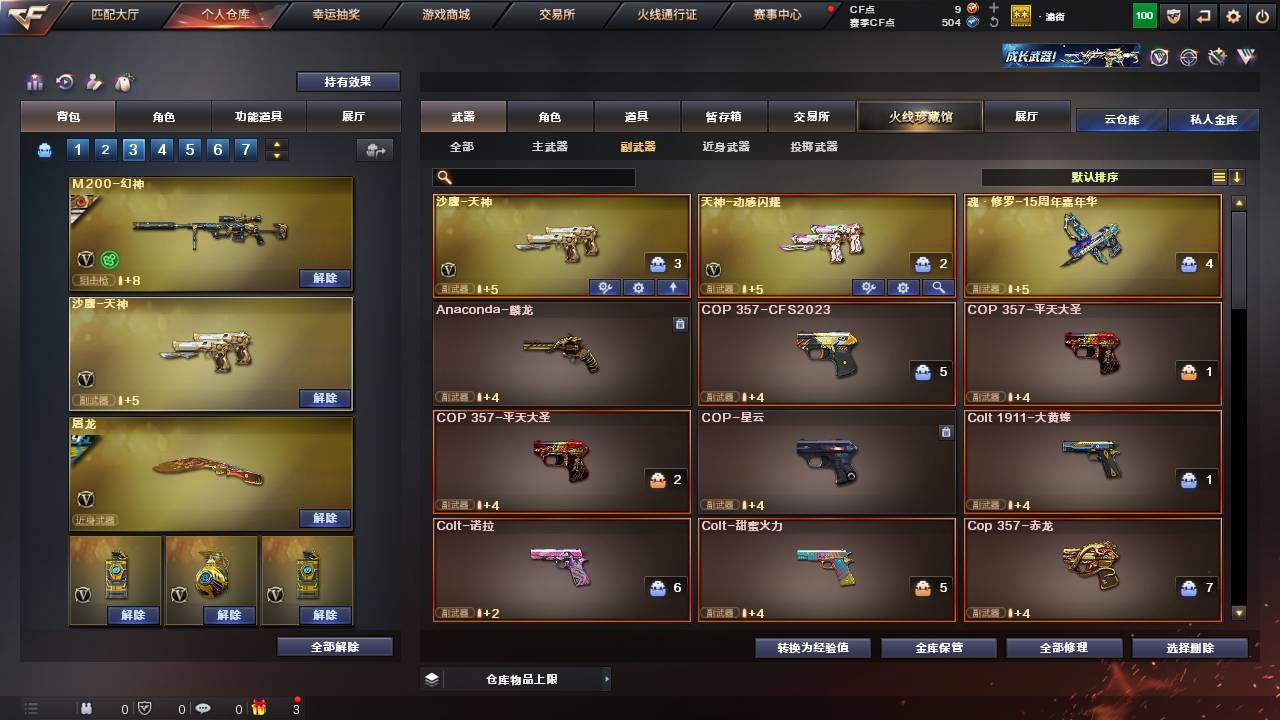Select the wrench modification icon on 沙鹰-天神 card

tap(604, 287)
